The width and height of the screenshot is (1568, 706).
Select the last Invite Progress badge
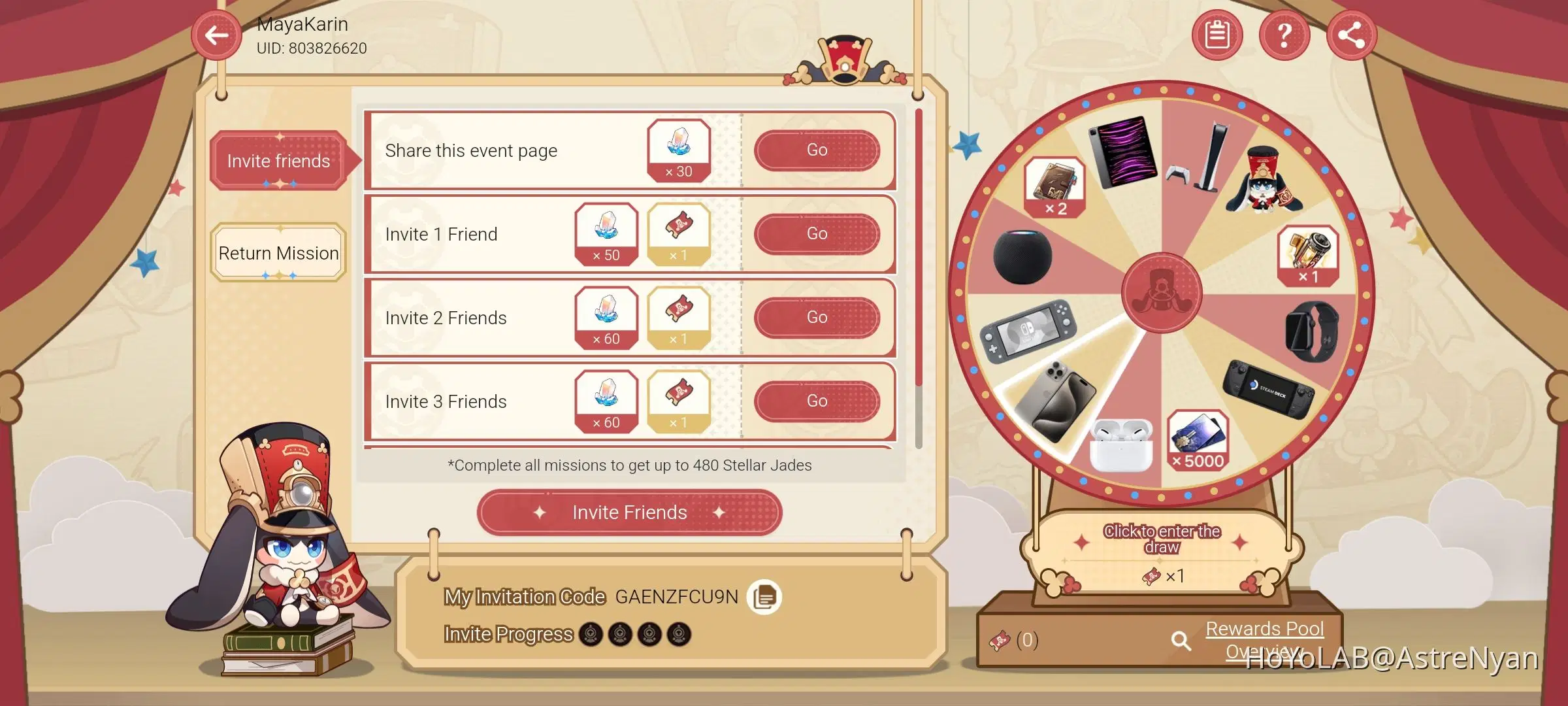pos(680,633)
